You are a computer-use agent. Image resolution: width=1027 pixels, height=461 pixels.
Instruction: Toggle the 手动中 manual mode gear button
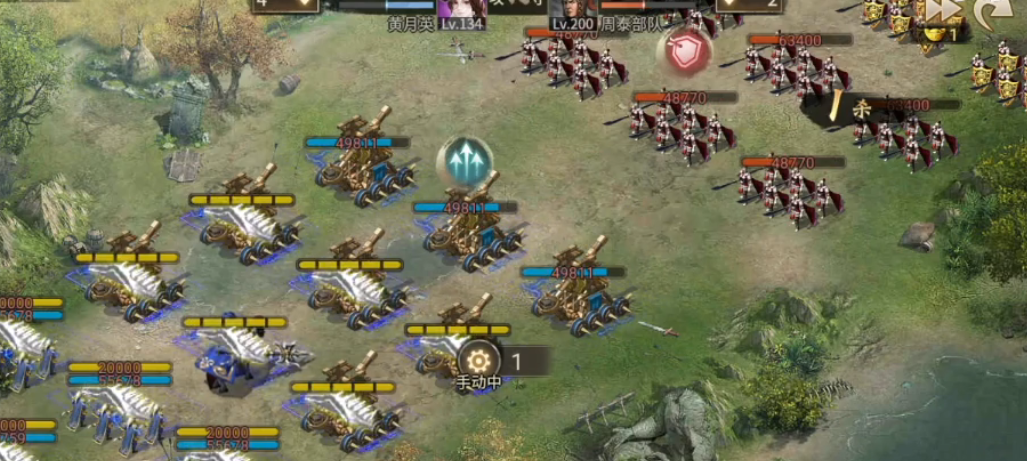point(478,360)
